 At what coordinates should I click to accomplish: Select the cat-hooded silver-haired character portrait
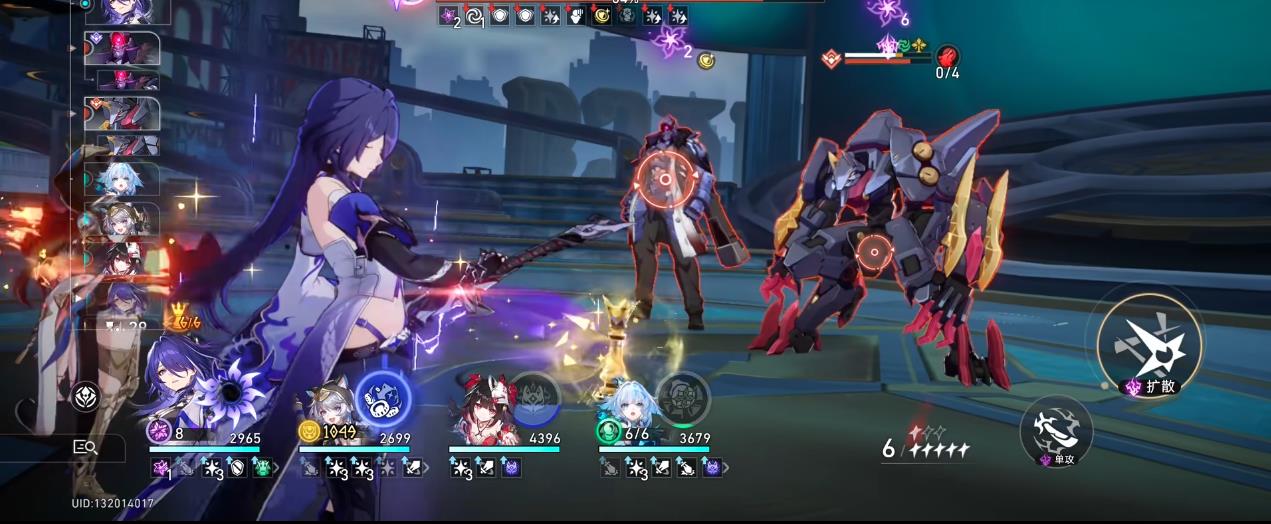[325, 412]
